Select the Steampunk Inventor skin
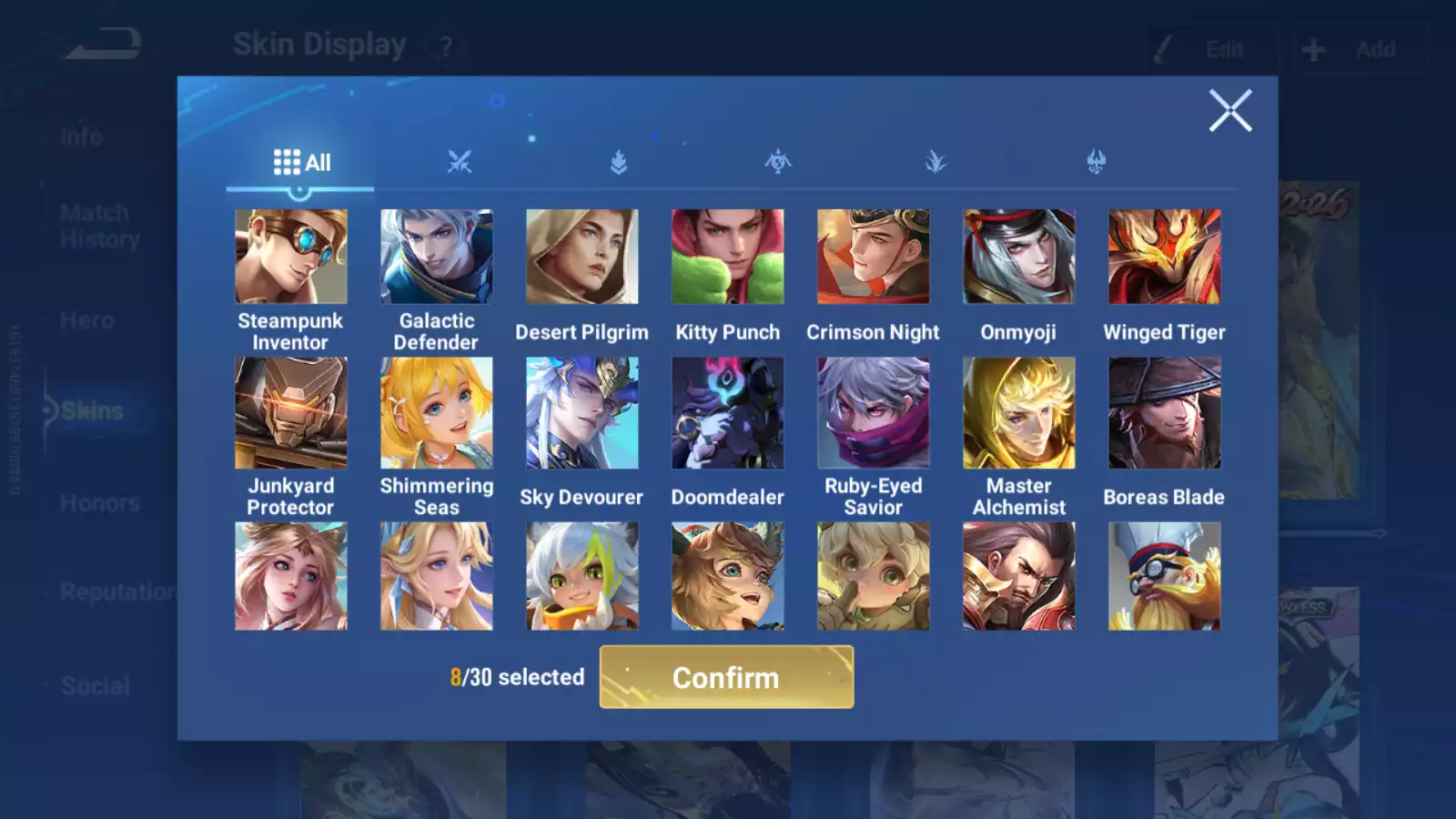Viewport: 1456px width, 819px height. [290, 257]
